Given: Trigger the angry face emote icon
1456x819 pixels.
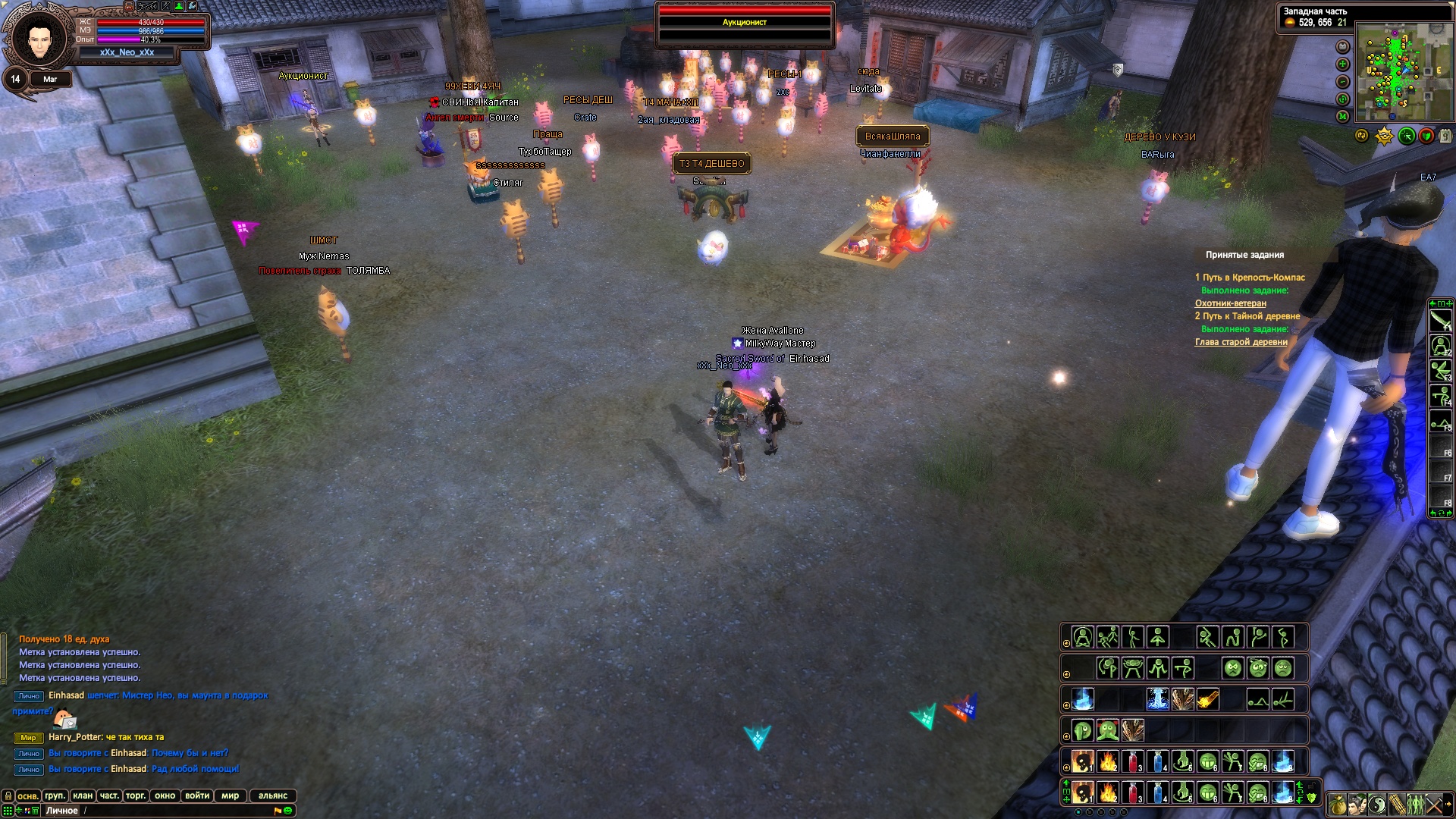Looking at the screenshot, I should [1233, 668].
